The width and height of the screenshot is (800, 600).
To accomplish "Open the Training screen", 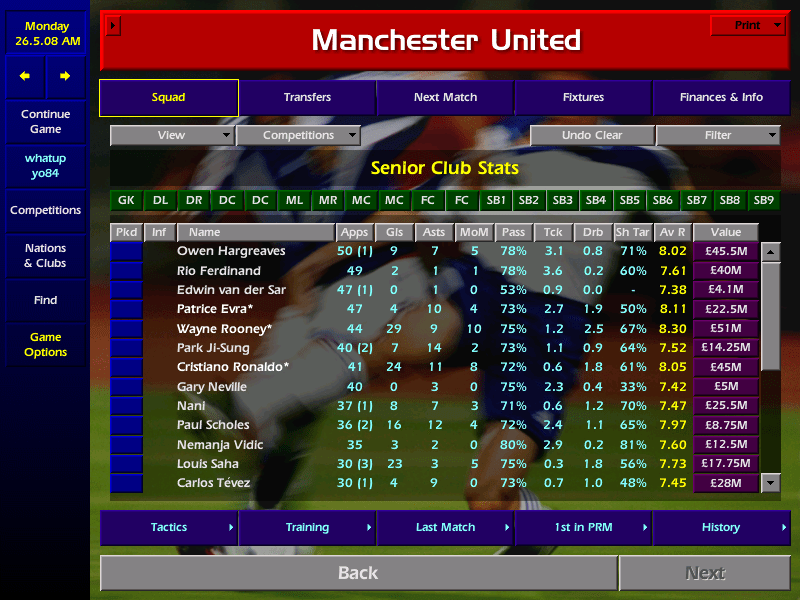I will click(x=307, y=527).
